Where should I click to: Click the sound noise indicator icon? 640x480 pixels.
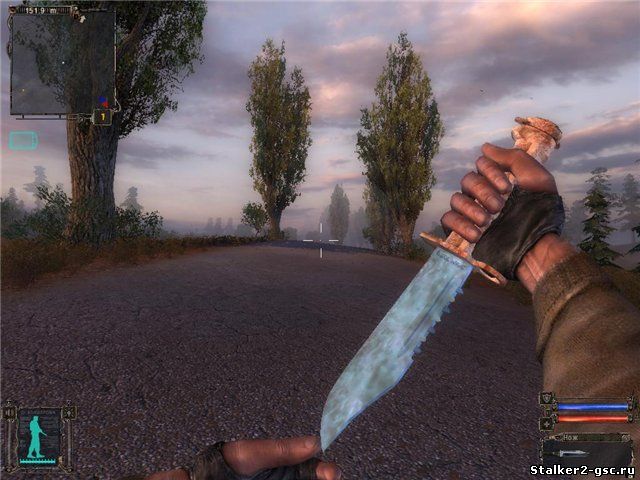(x=10, y=411)
